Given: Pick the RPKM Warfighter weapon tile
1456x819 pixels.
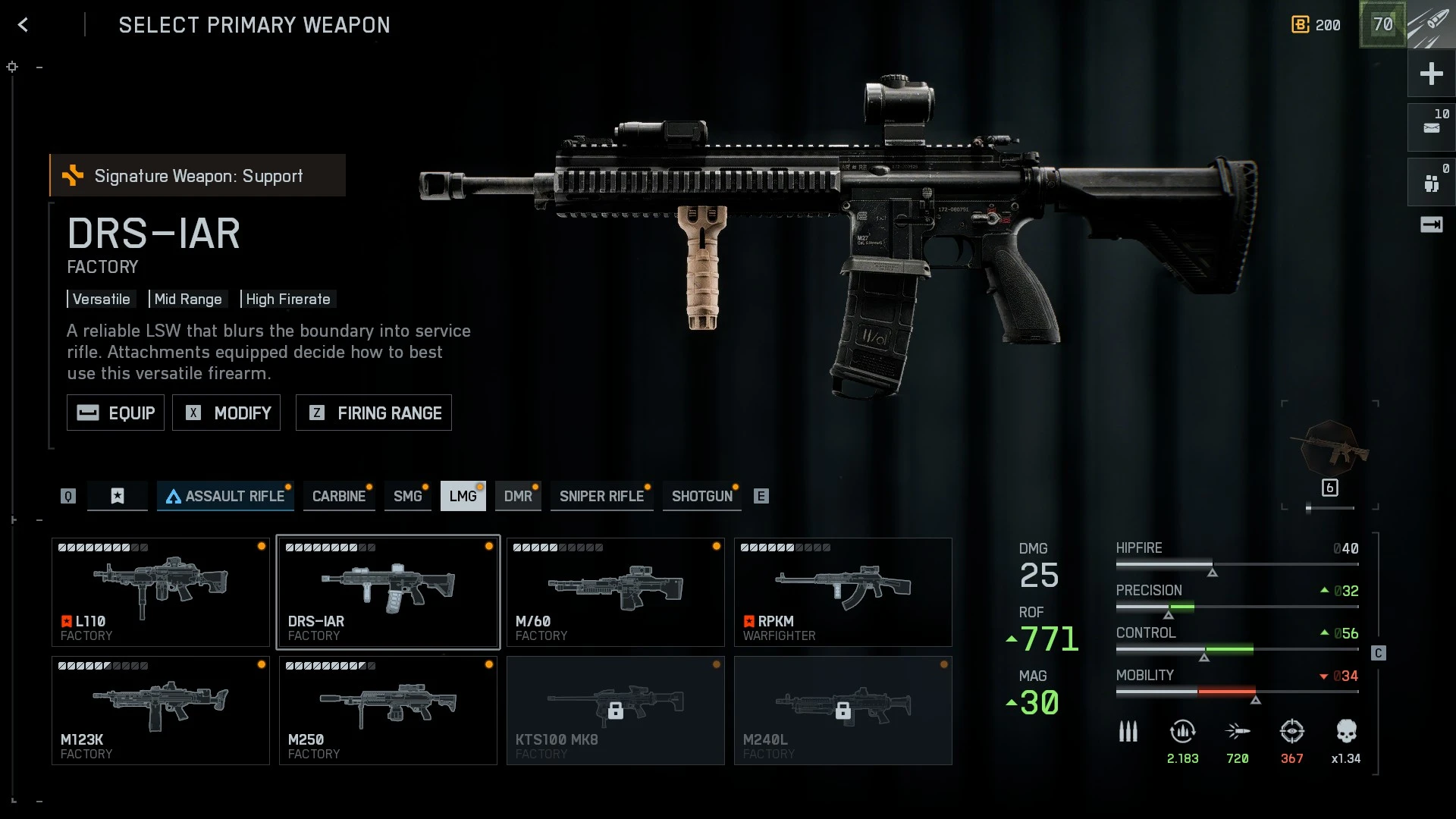Looking at the screenshot, I should click(x=843, y=592).
